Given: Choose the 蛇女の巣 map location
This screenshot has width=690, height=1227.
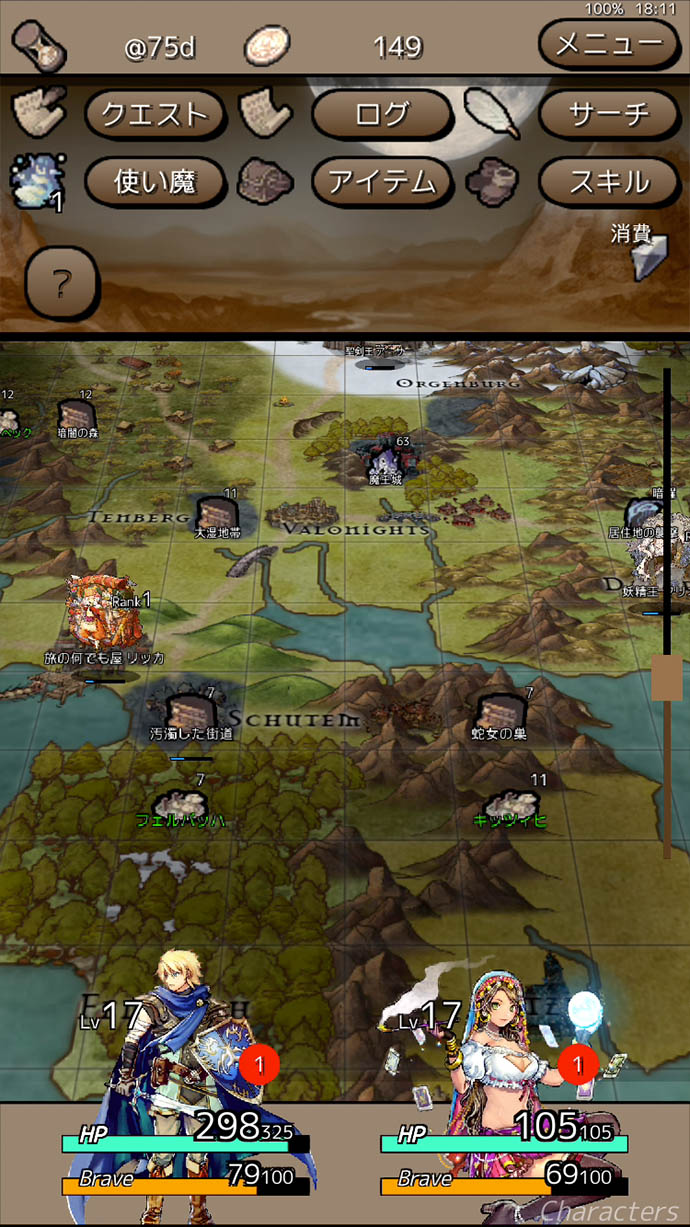Looking at the screenshot, I should 500,713.
